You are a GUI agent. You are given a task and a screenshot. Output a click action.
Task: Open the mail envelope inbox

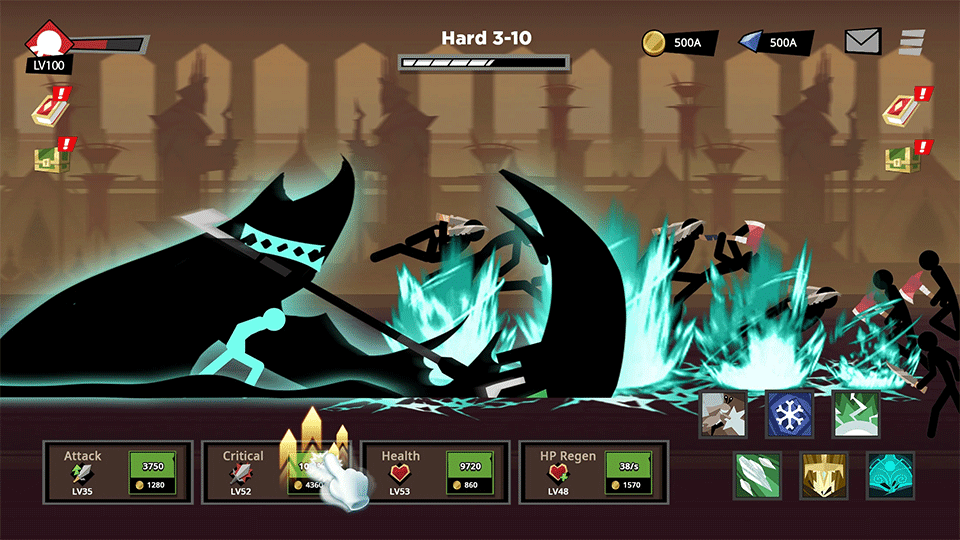pos(862,41)
